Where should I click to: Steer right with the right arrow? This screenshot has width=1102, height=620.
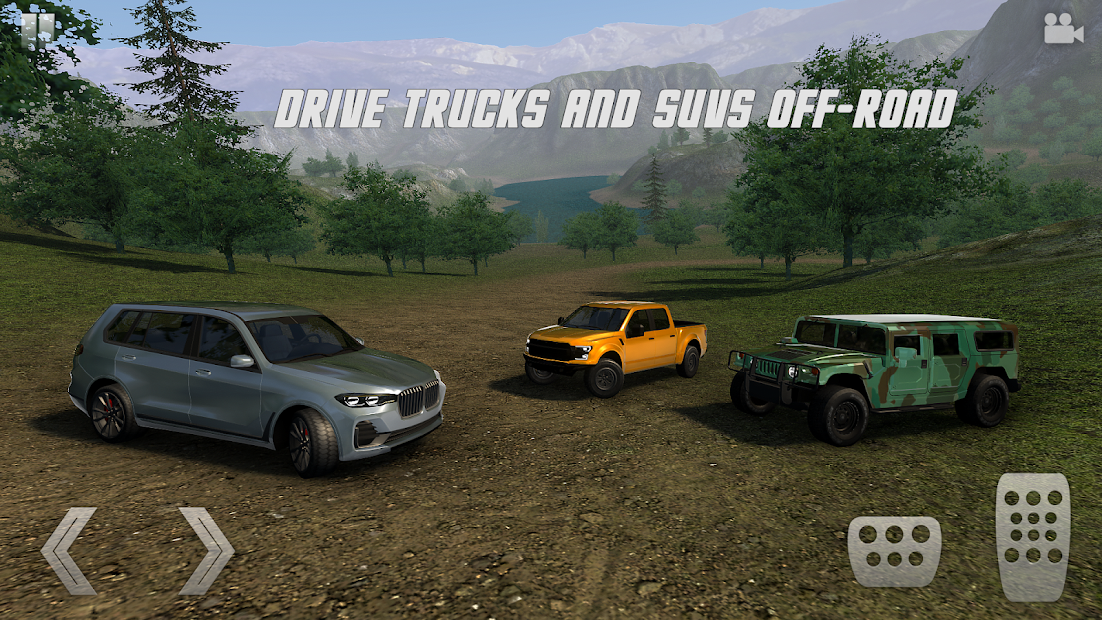[206, 551]
